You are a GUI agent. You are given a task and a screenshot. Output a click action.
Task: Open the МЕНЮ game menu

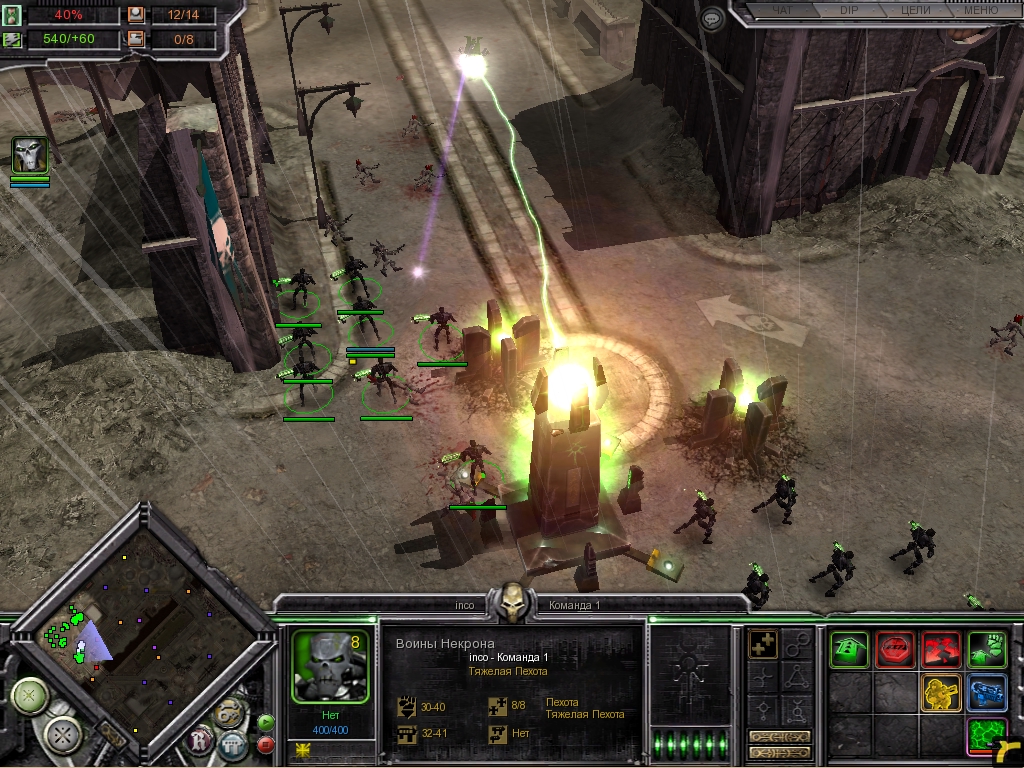980,11
